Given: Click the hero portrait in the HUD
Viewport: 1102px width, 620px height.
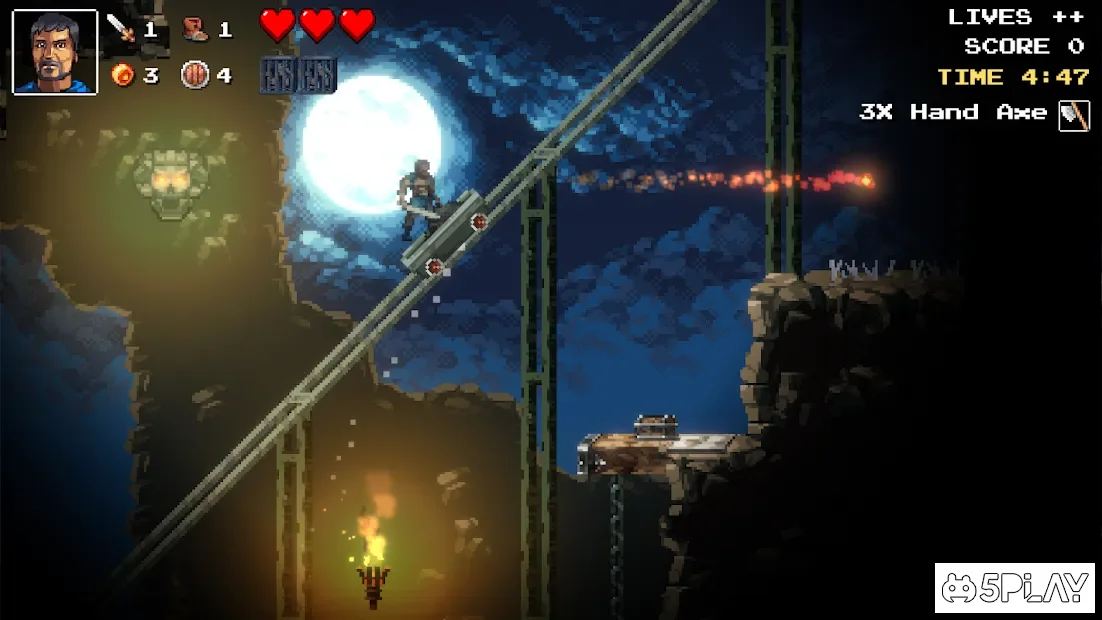Looking at the screenshot, I should click(x=54, y=52).
